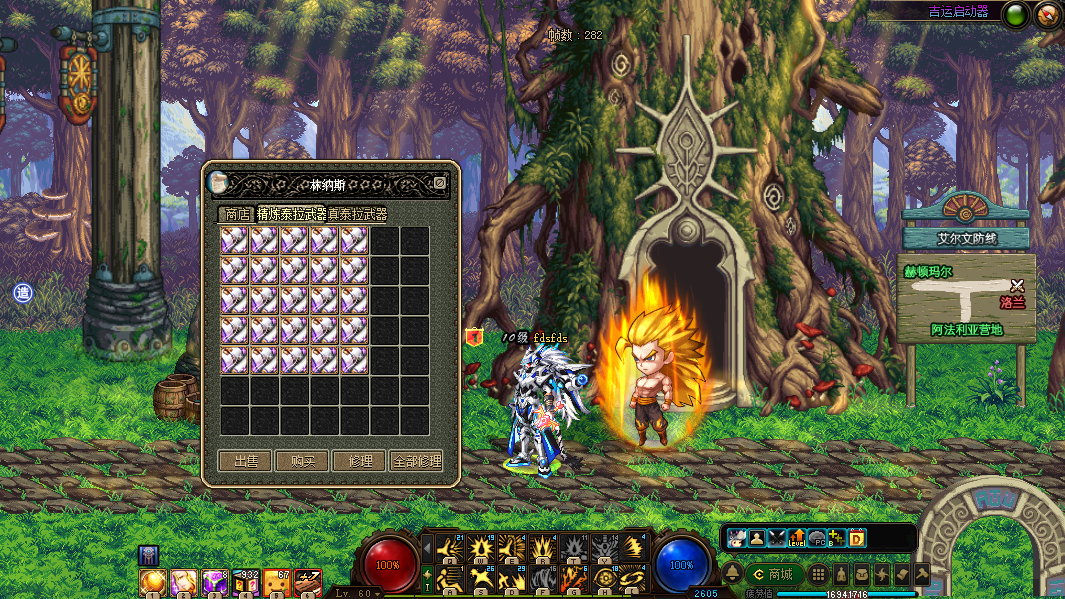
Task: Click the green orb button beside 吉运启动器
Action: (x=1016, y=14)
